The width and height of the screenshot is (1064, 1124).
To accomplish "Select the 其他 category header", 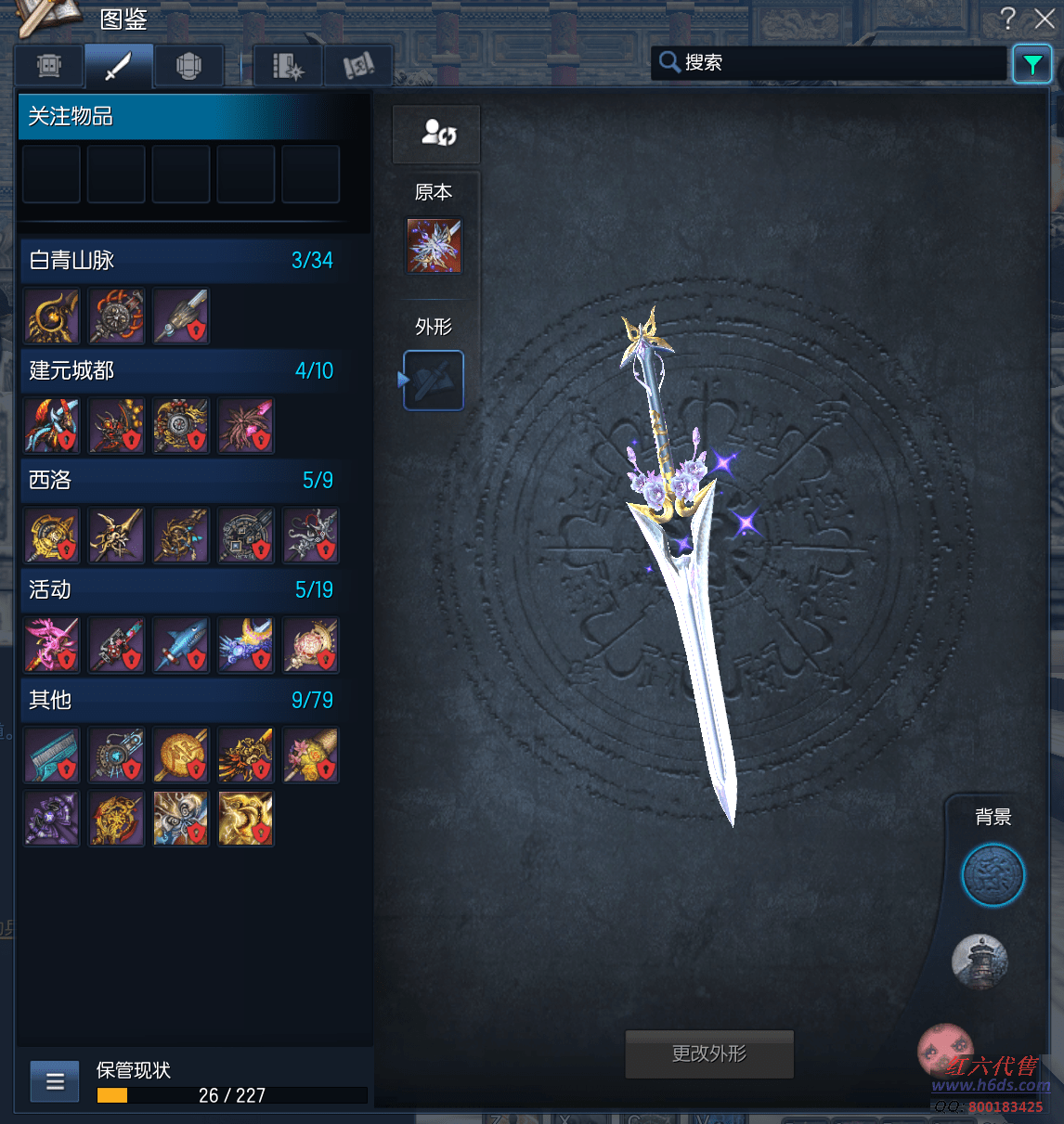I will [x=182, y=700].
